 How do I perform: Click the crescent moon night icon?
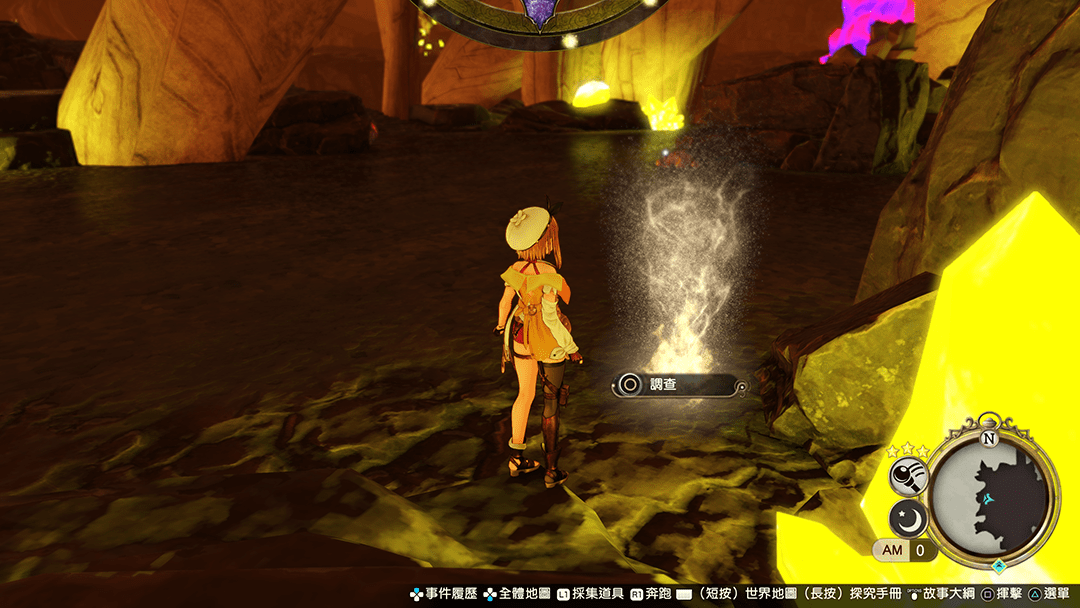pyautogui.click(x=909, y=519)
